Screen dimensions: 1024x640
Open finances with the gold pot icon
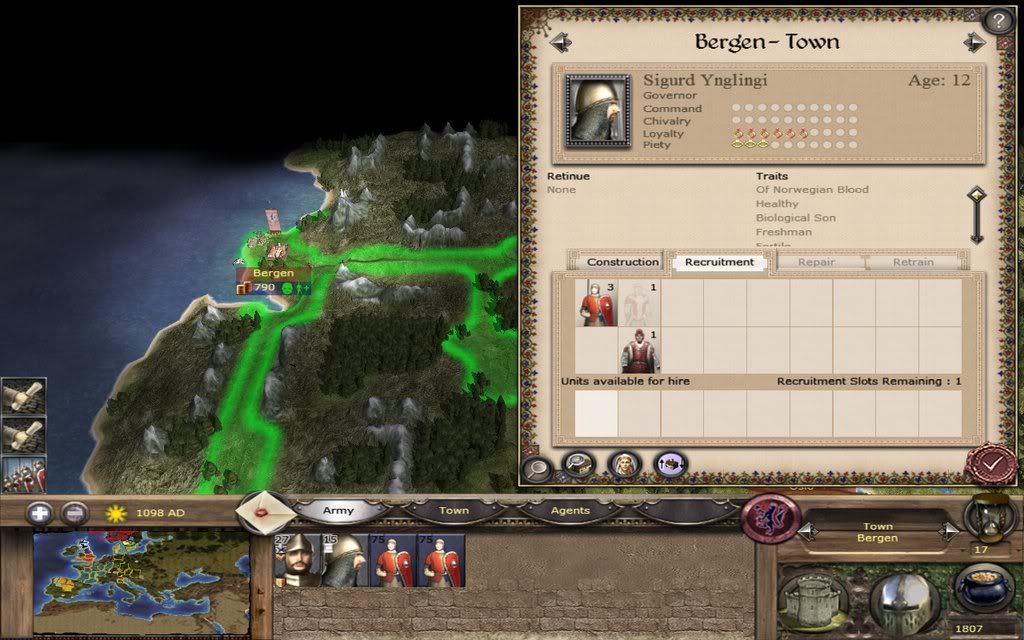(983, 586)
